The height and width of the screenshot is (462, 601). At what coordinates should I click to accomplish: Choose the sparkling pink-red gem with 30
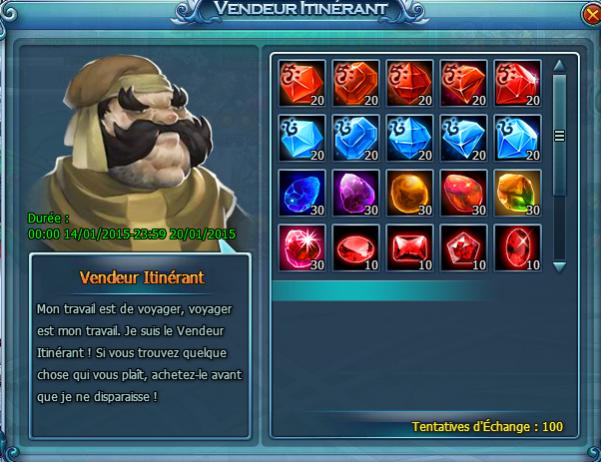click(x=299, y=247)
